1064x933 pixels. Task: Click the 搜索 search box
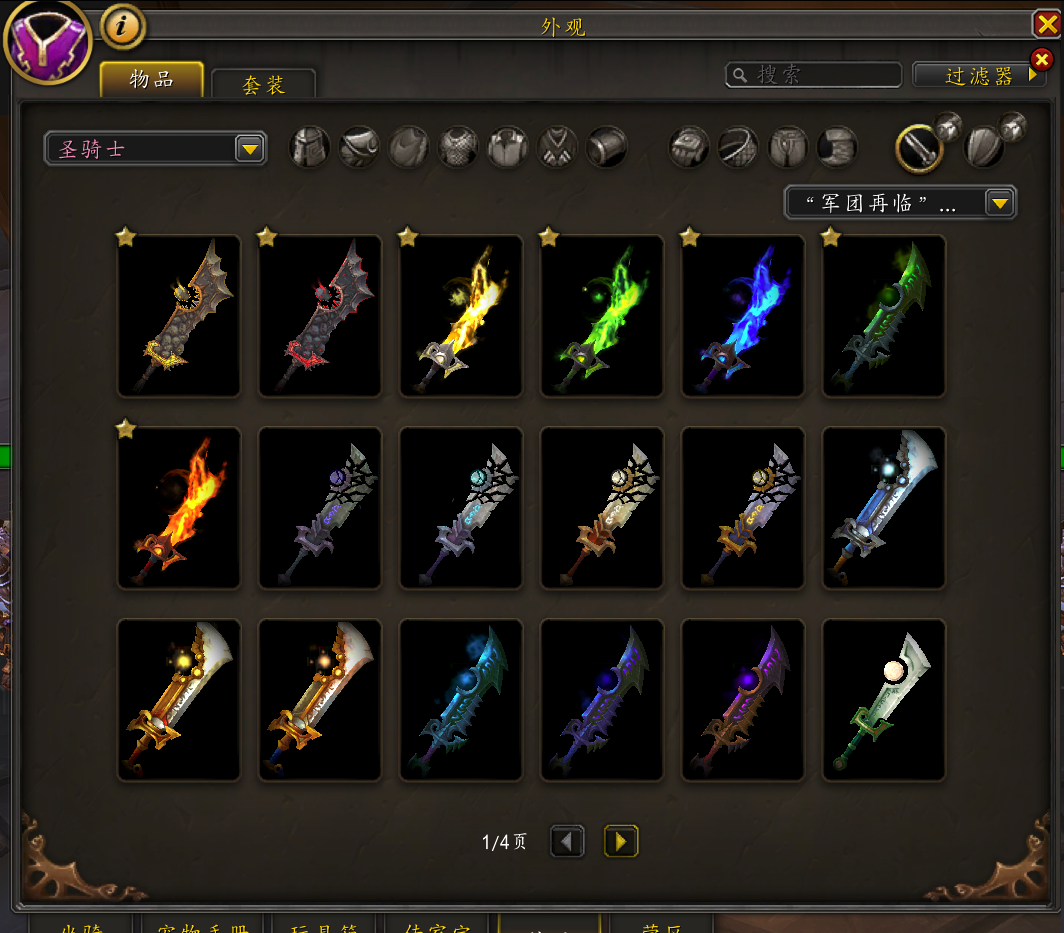[814, 75]
